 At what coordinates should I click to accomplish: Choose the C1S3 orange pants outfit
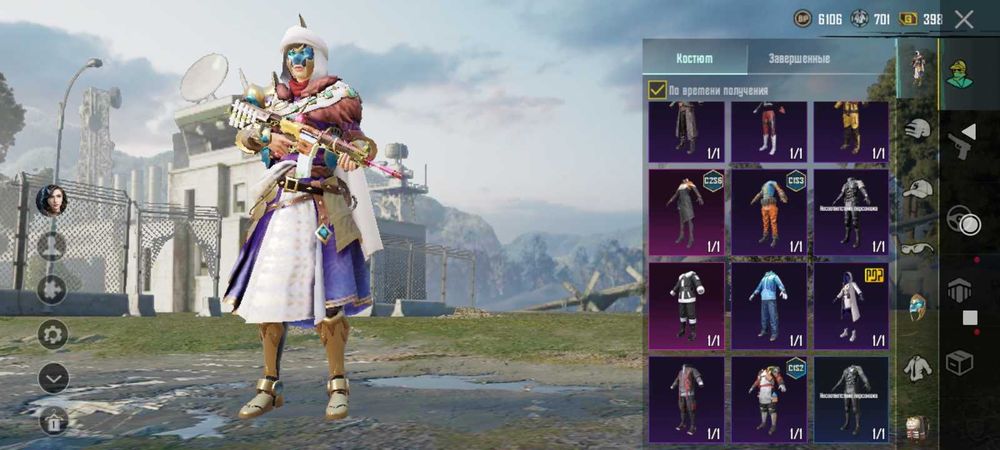(x=768, y=212)
